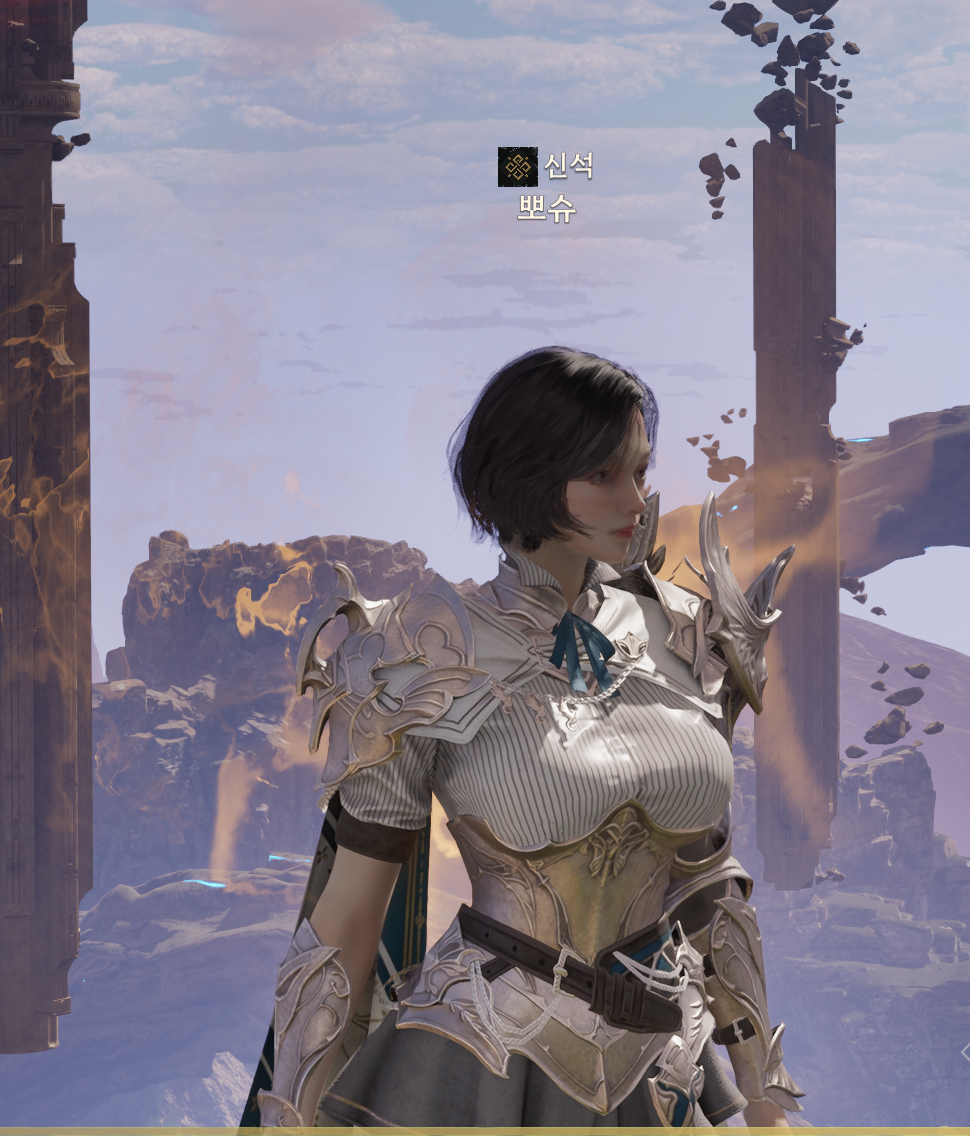Select the 뽀슈 character nameplate
The image size is (970, 1136).
click(x=546, y=208)
